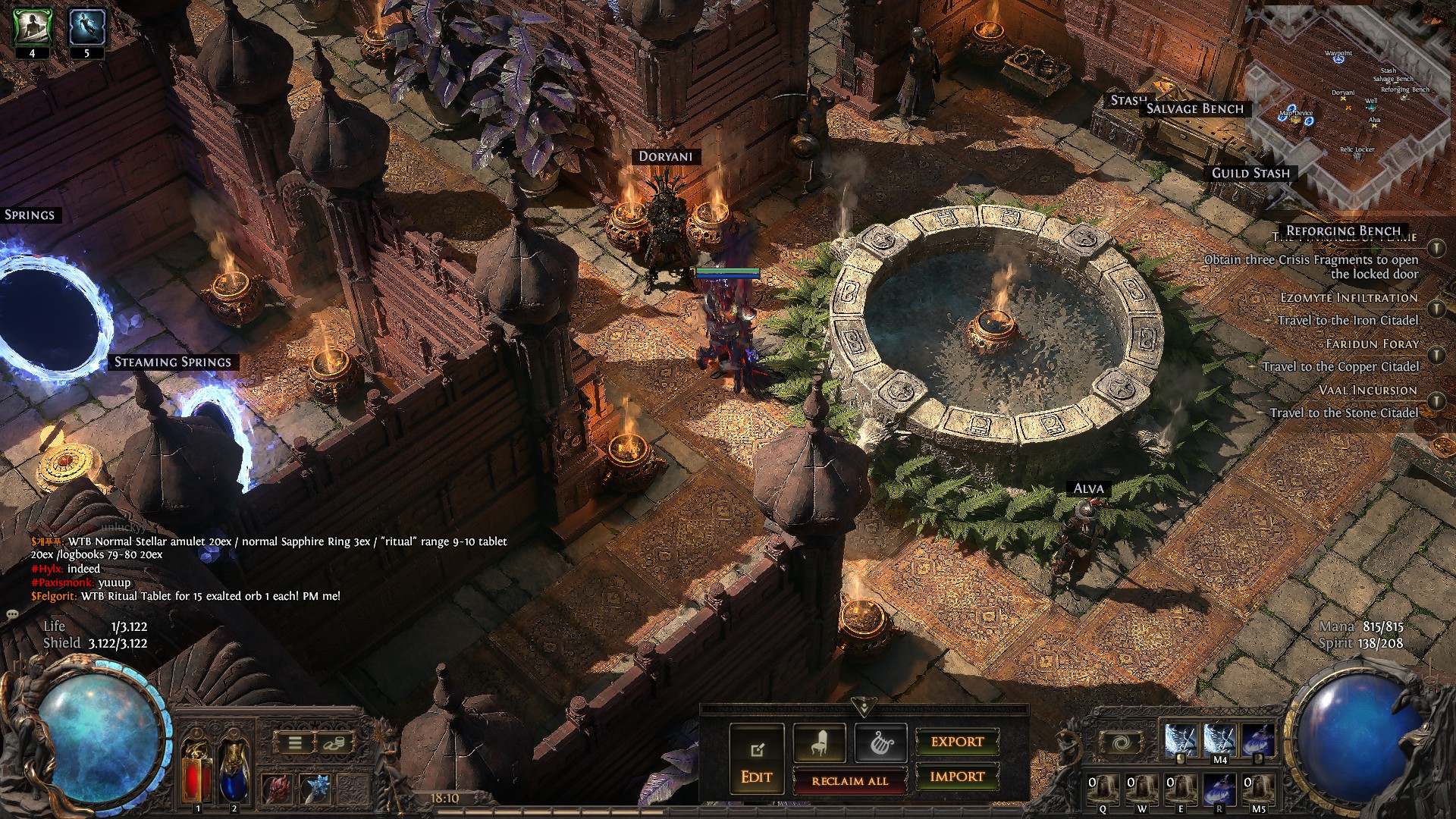Reclaim All hideout decorations

pyautogui.click(x=849, y=780)
